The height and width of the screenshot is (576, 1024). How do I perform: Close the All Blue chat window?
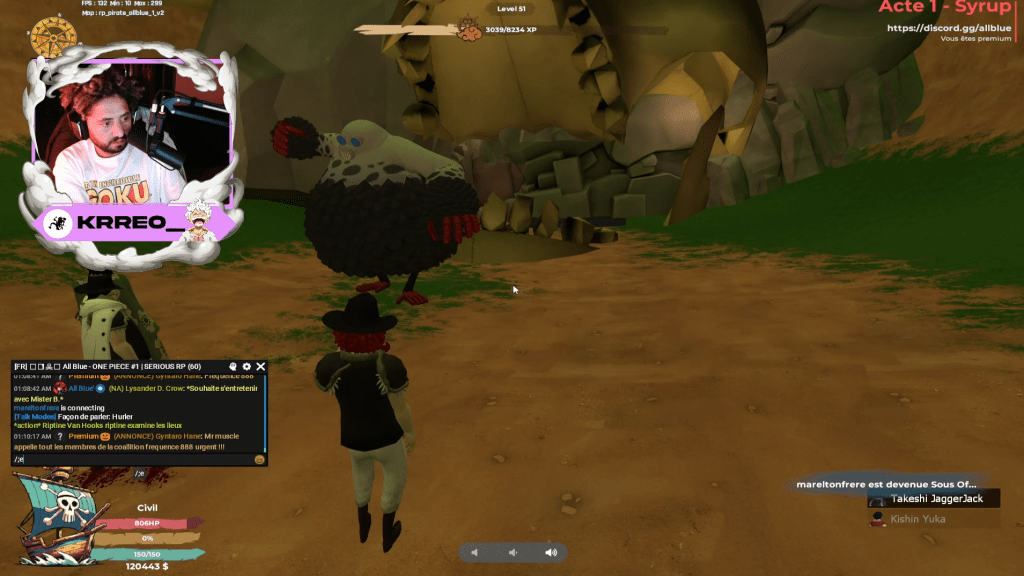261,367
